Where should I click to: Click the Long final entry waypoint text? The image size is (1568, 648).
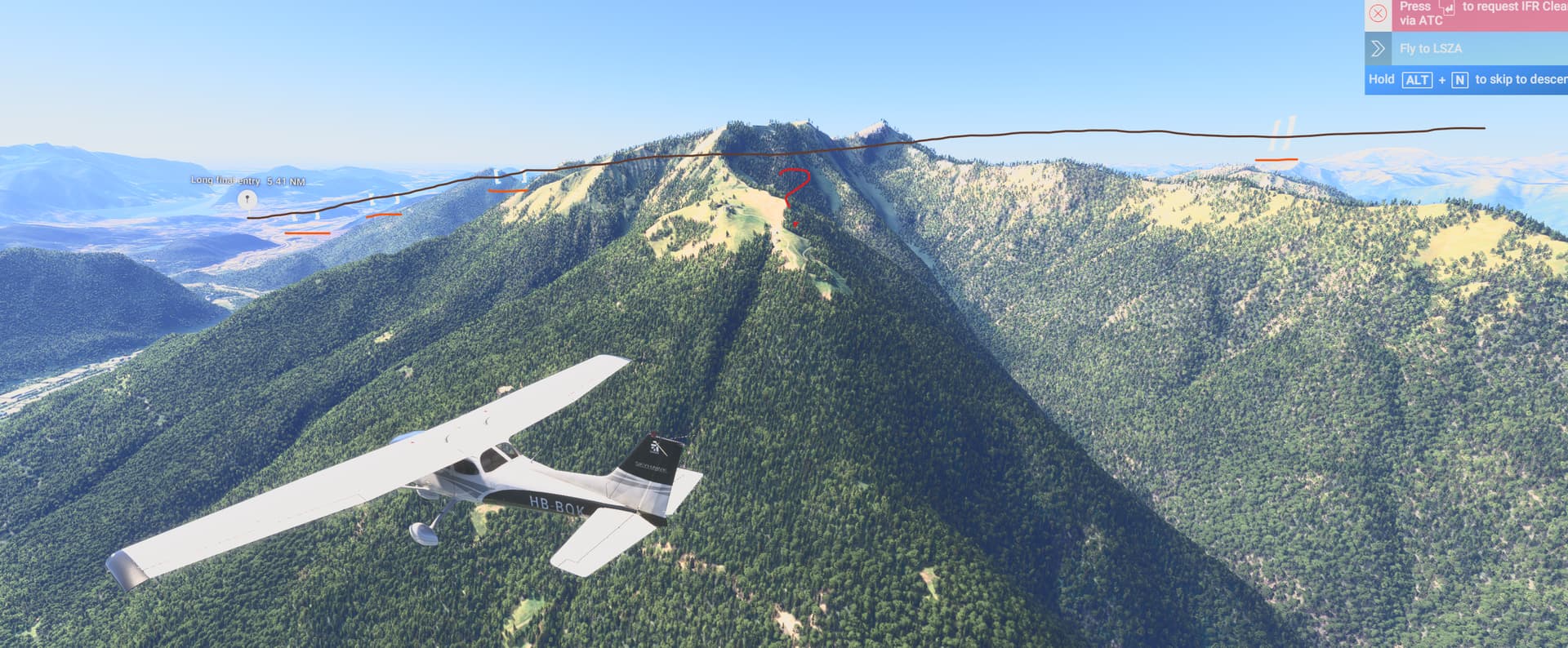click(x=222, y=180)
